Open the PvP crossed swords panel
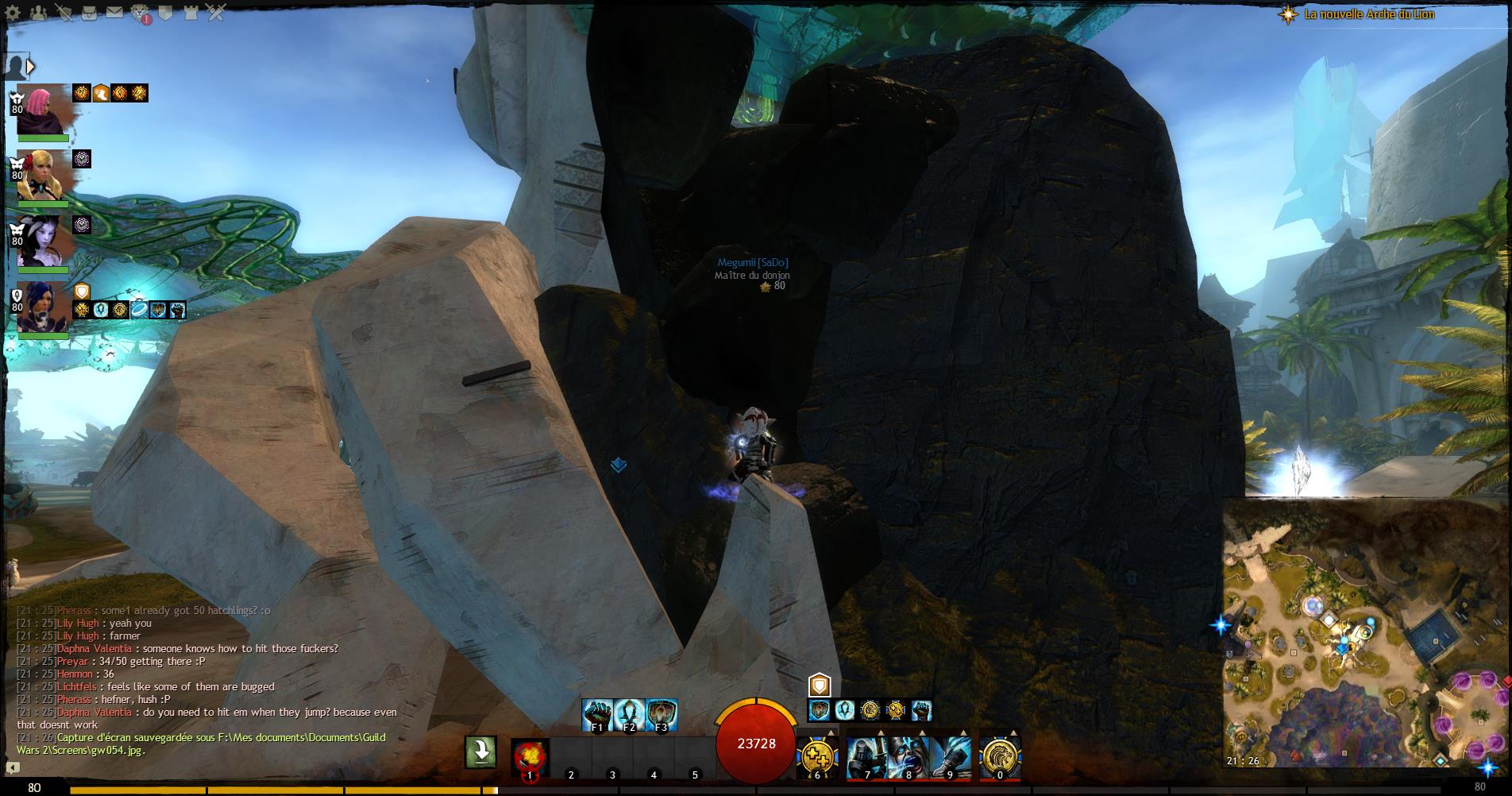This screenshot has height=796, width=1512. coord(216,12)
